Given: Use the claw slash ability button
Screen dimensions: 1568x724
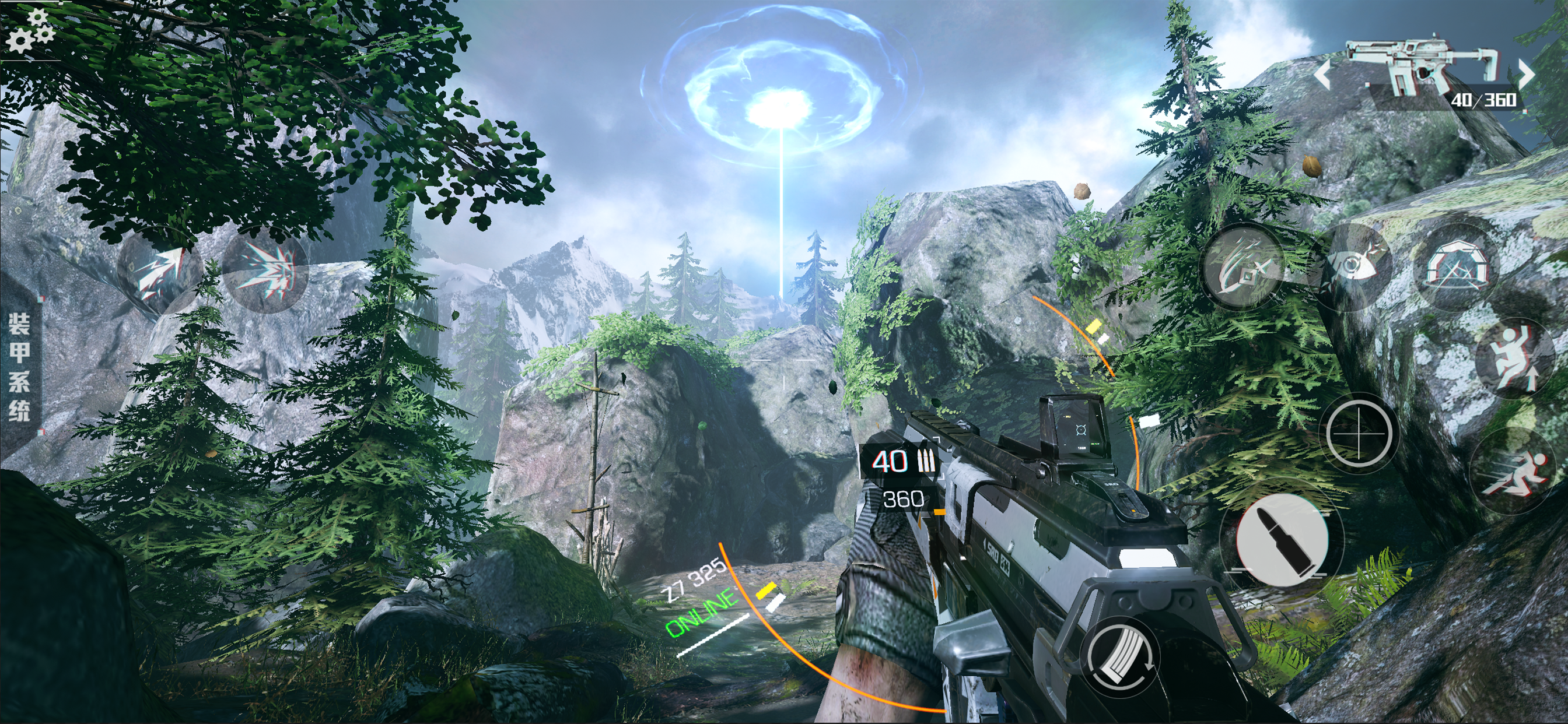Looking at the screenshot, I should pos(1242,268).
